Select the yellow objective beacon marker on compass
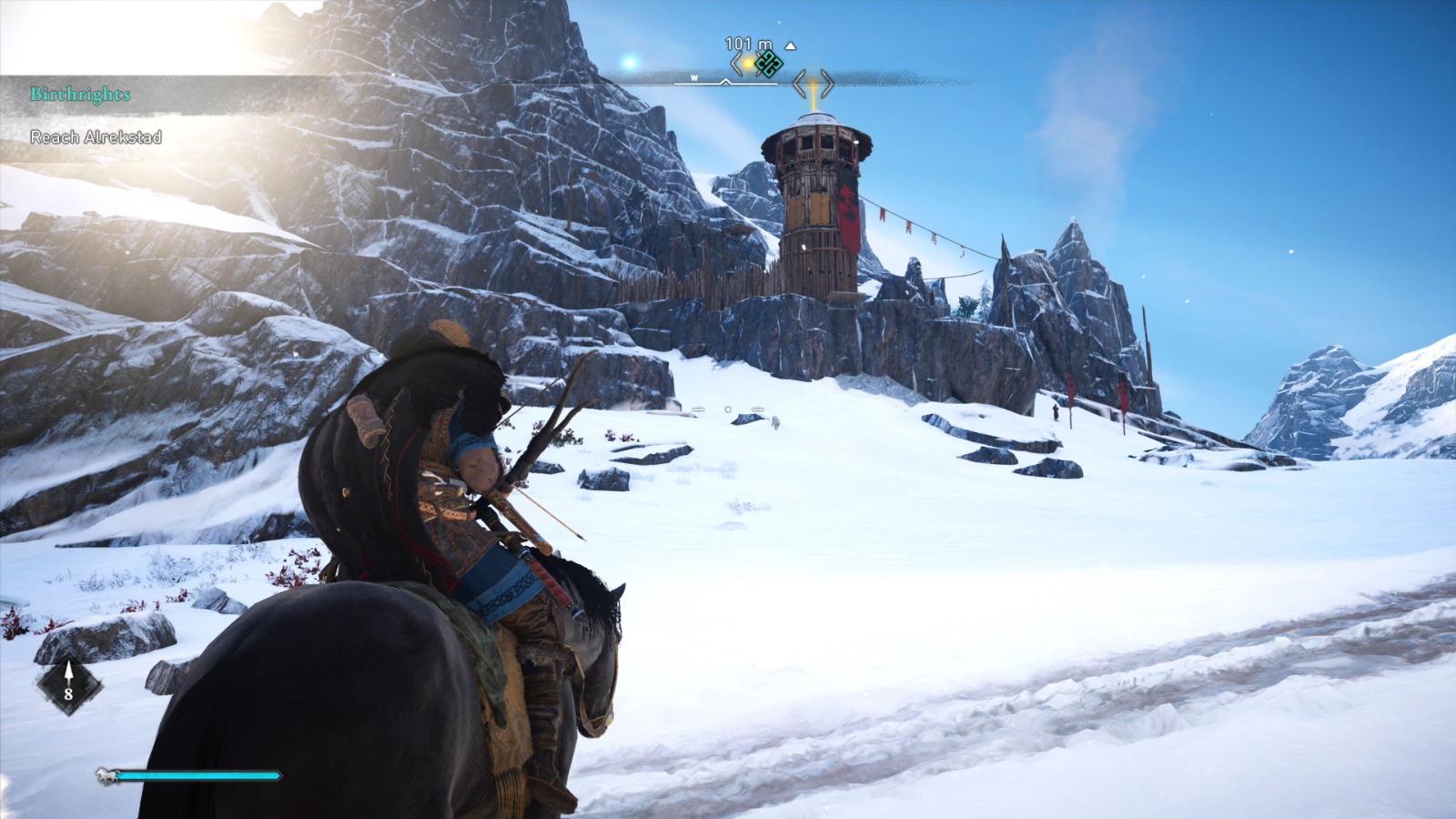The height and width of the screenshot is (819, 1456). pos(748,64)
